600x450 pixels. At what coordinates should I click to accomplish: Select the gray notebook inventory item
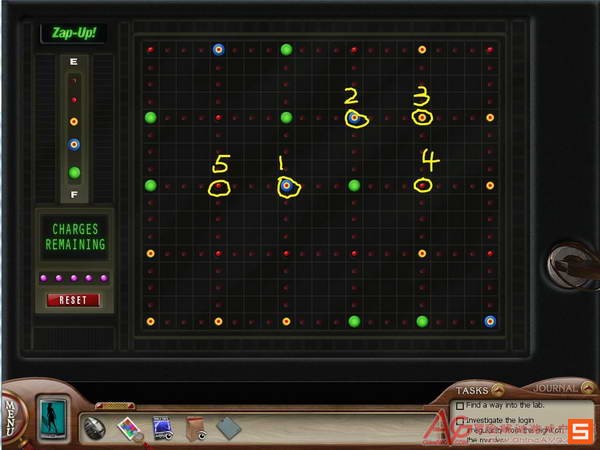(228, 427)
